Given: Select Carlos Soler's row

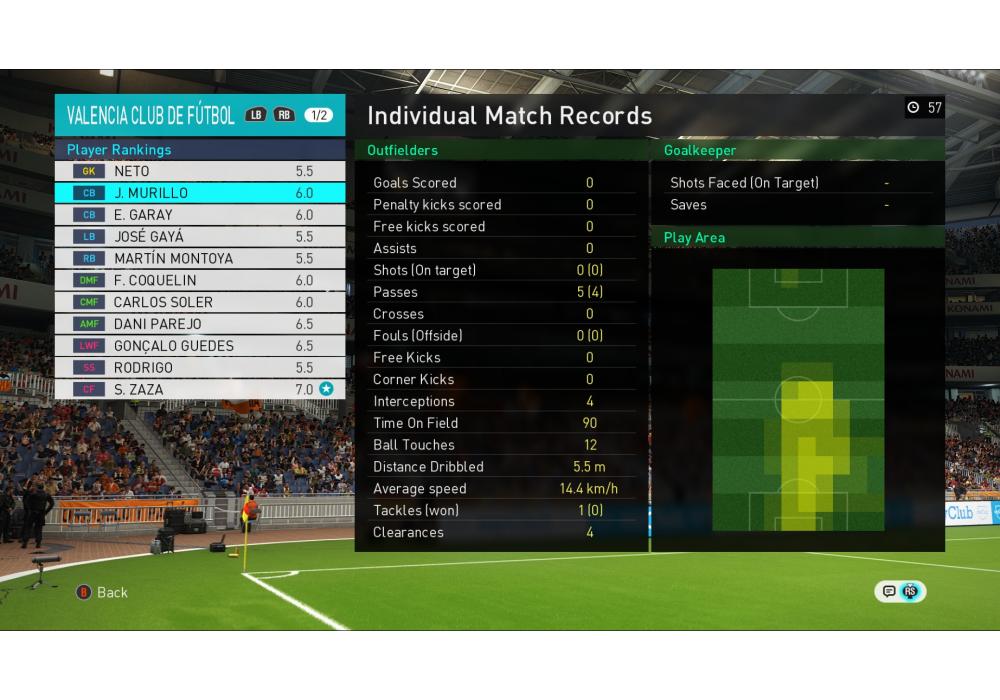Looking at the screenshot, I should [200, 302].
